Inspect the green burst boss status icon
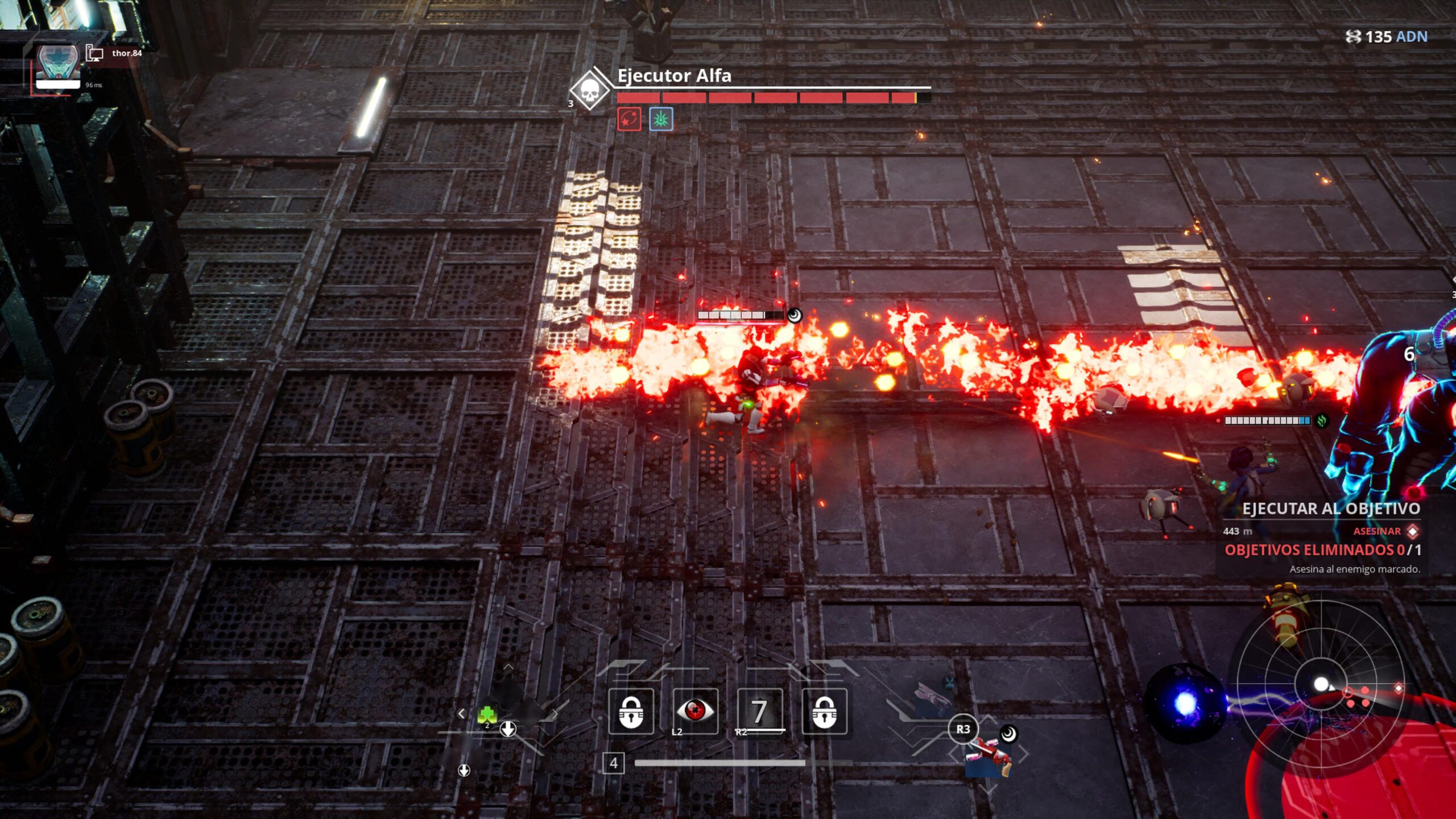The width and height of the screenshot is (1456, 819). click(661, 119)
